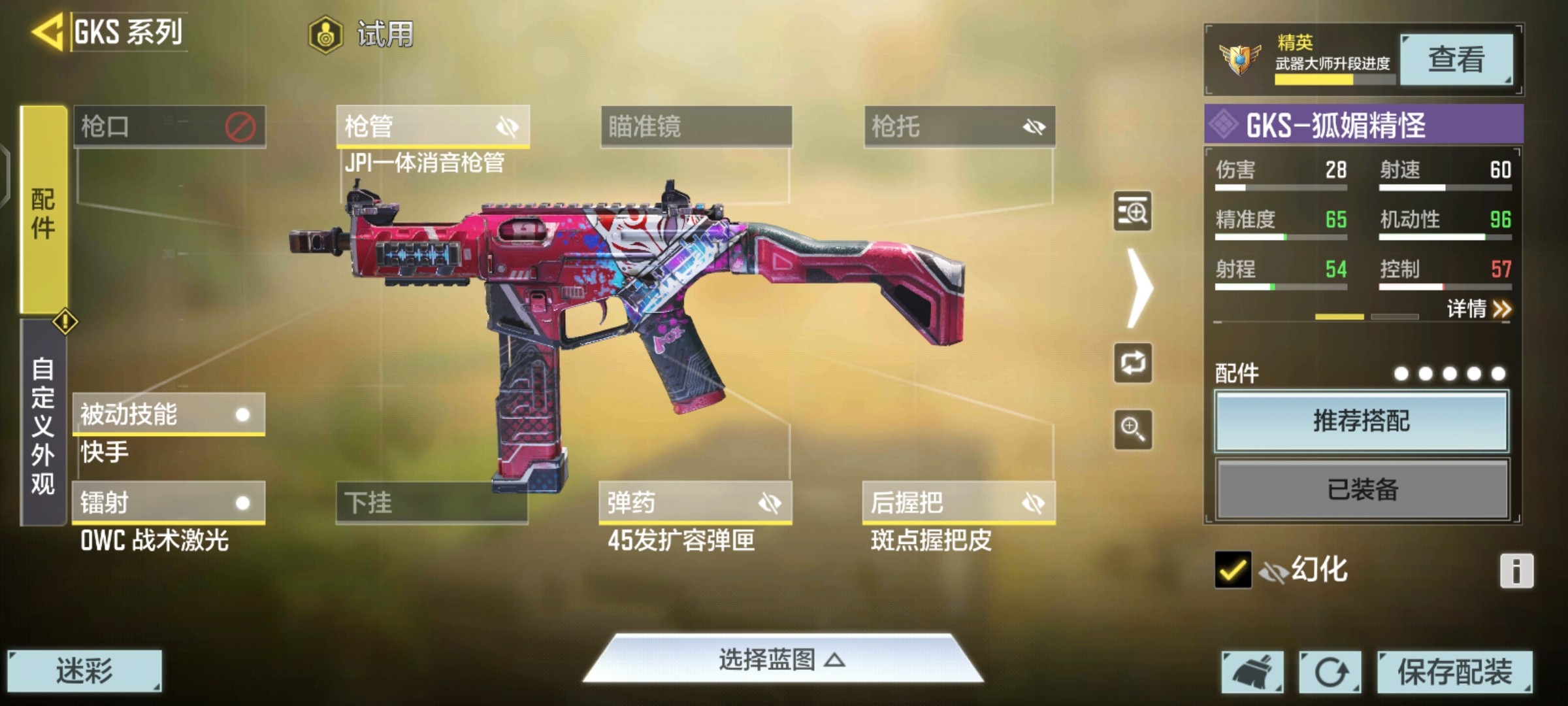Viewport: 1568px width, 706px height.
Task: Click the broom clear-attachments icon
Action: point(1252,671)
